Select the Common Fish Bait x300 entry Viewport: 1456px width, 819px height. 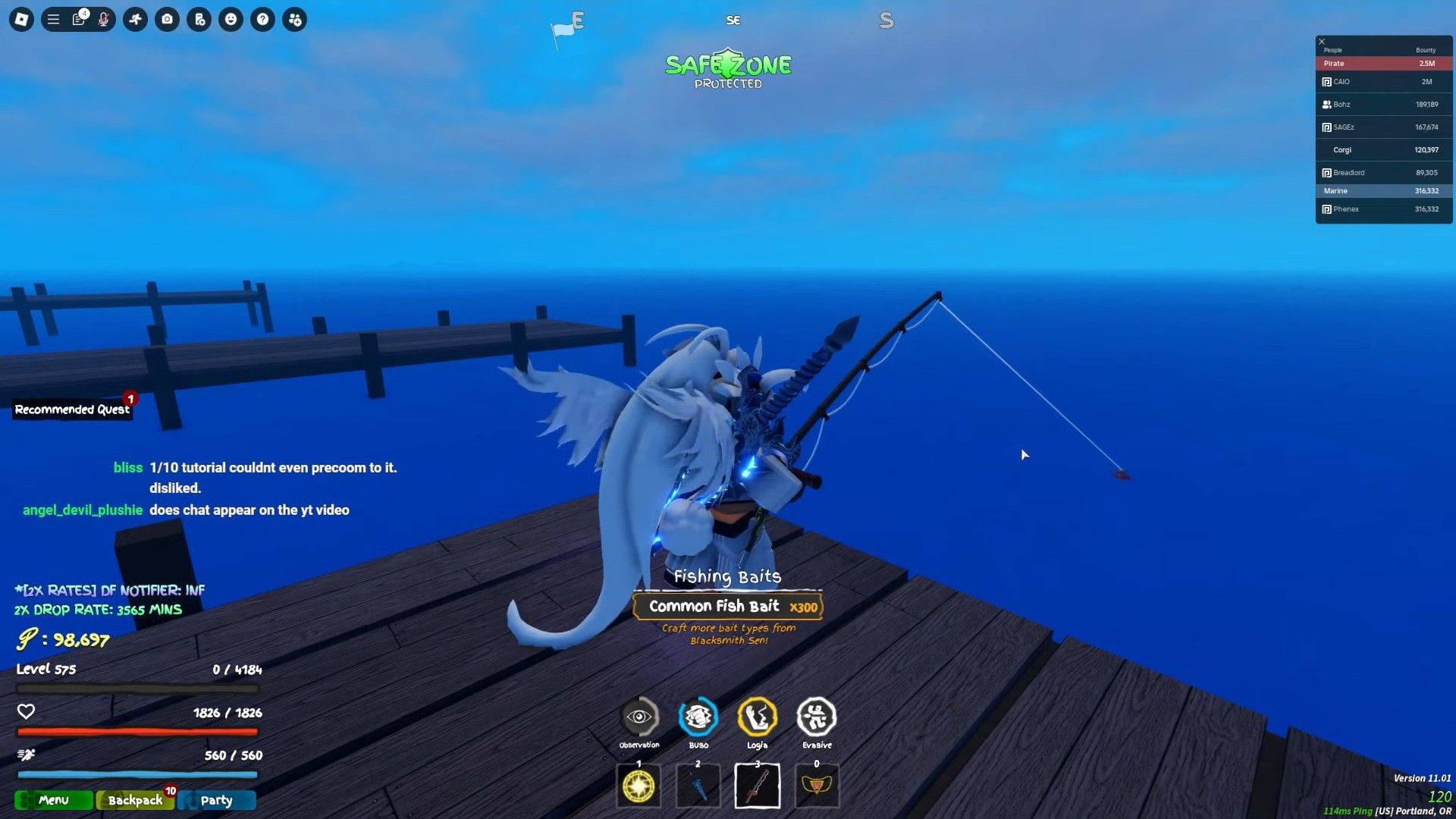coord(727,606)
